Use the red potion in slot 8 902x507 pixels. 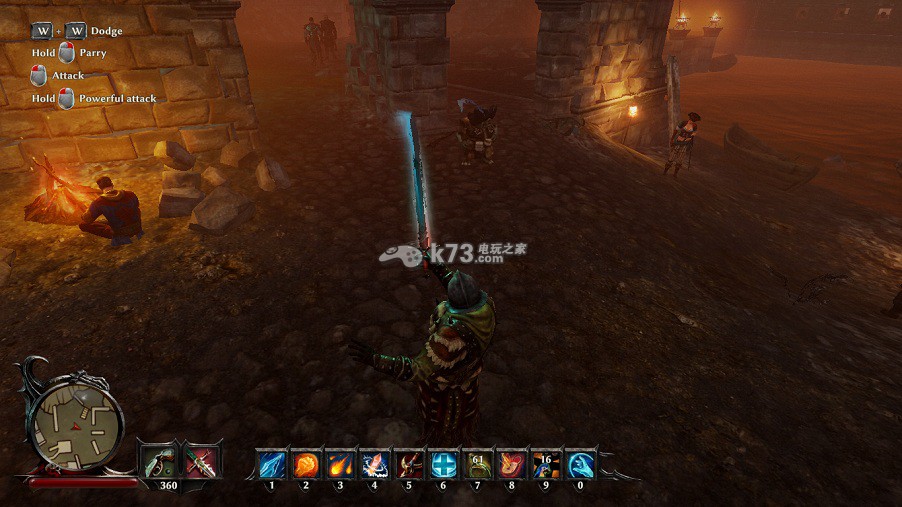511,464
